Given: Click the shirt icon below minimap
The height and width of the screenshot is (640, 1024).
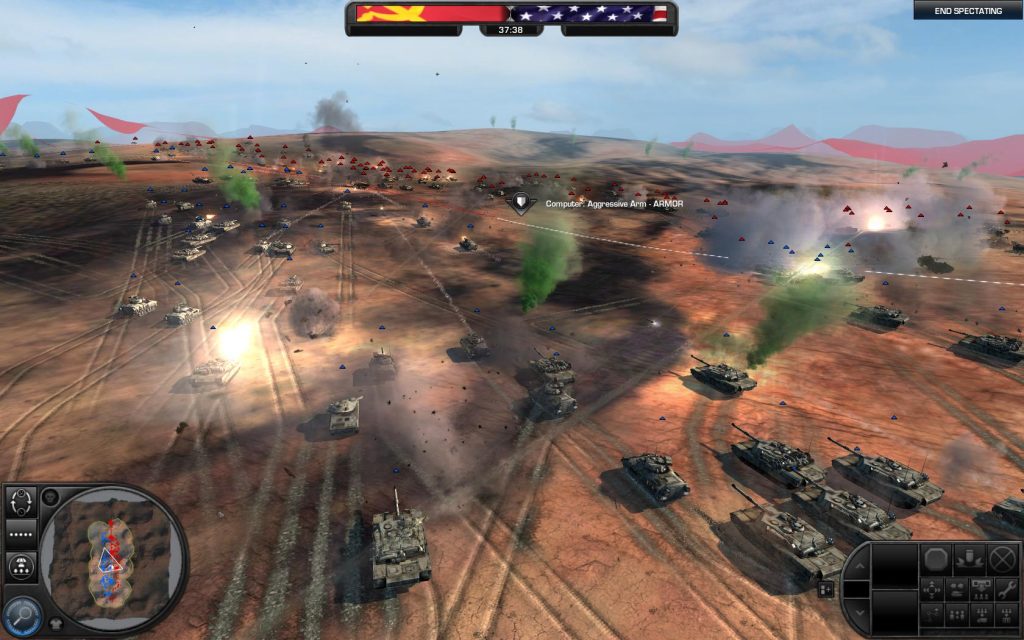Looking at the screenshot, I should coord(56,624).
